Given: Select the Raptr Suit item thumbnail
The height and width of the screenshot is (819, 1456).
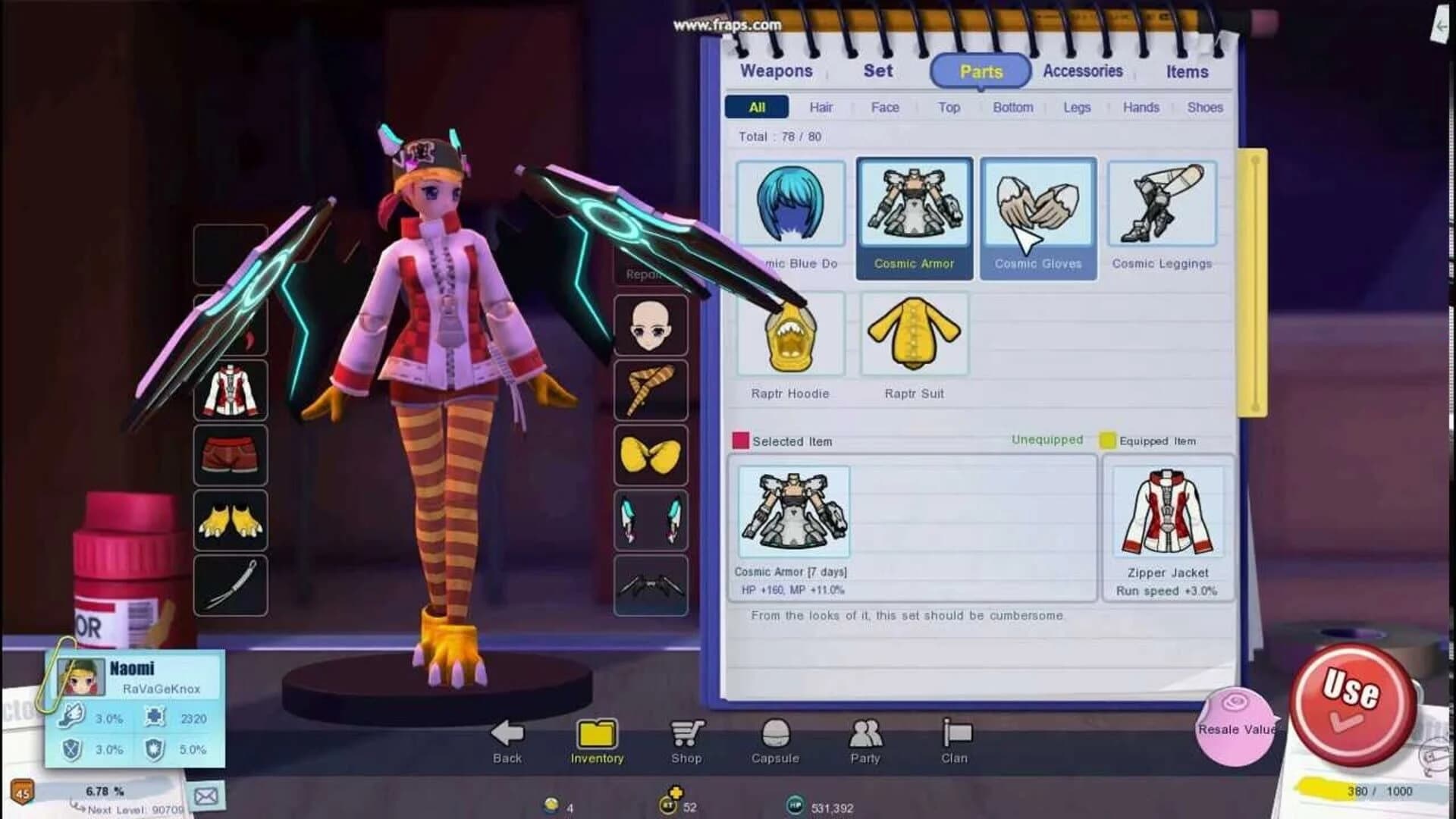Looking at the screenshot, I should click(914, 334).
